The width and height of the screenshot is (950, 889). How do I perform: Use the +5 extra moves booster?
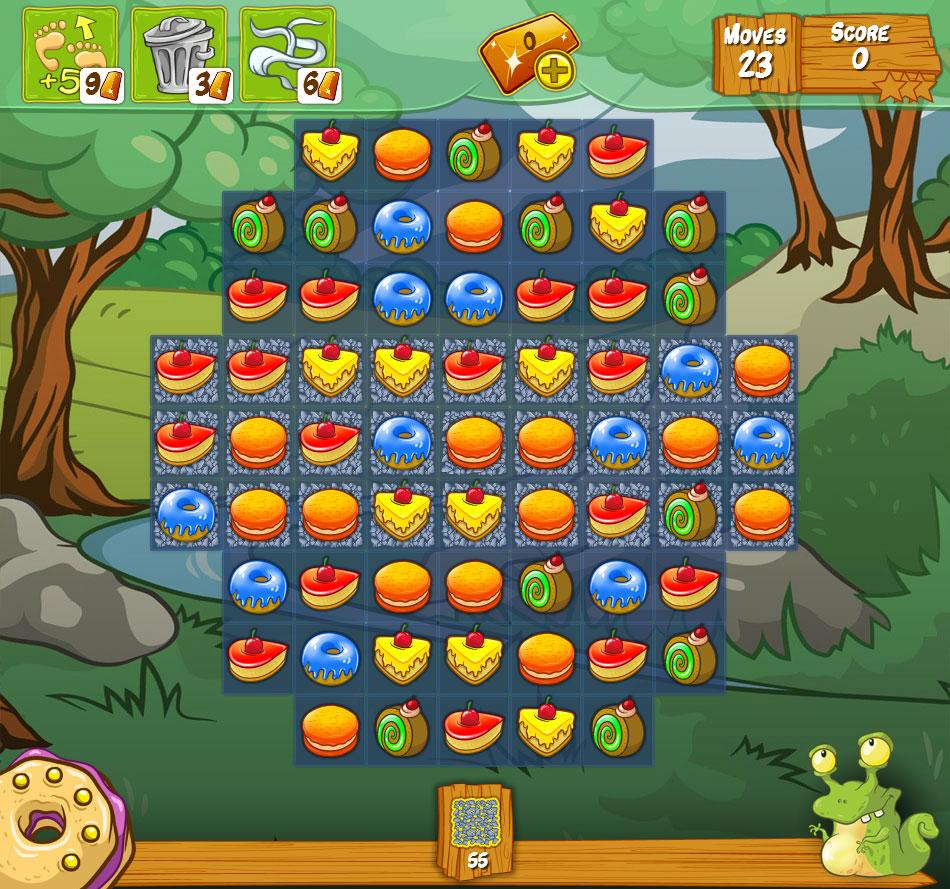click(x=69, y=55)
